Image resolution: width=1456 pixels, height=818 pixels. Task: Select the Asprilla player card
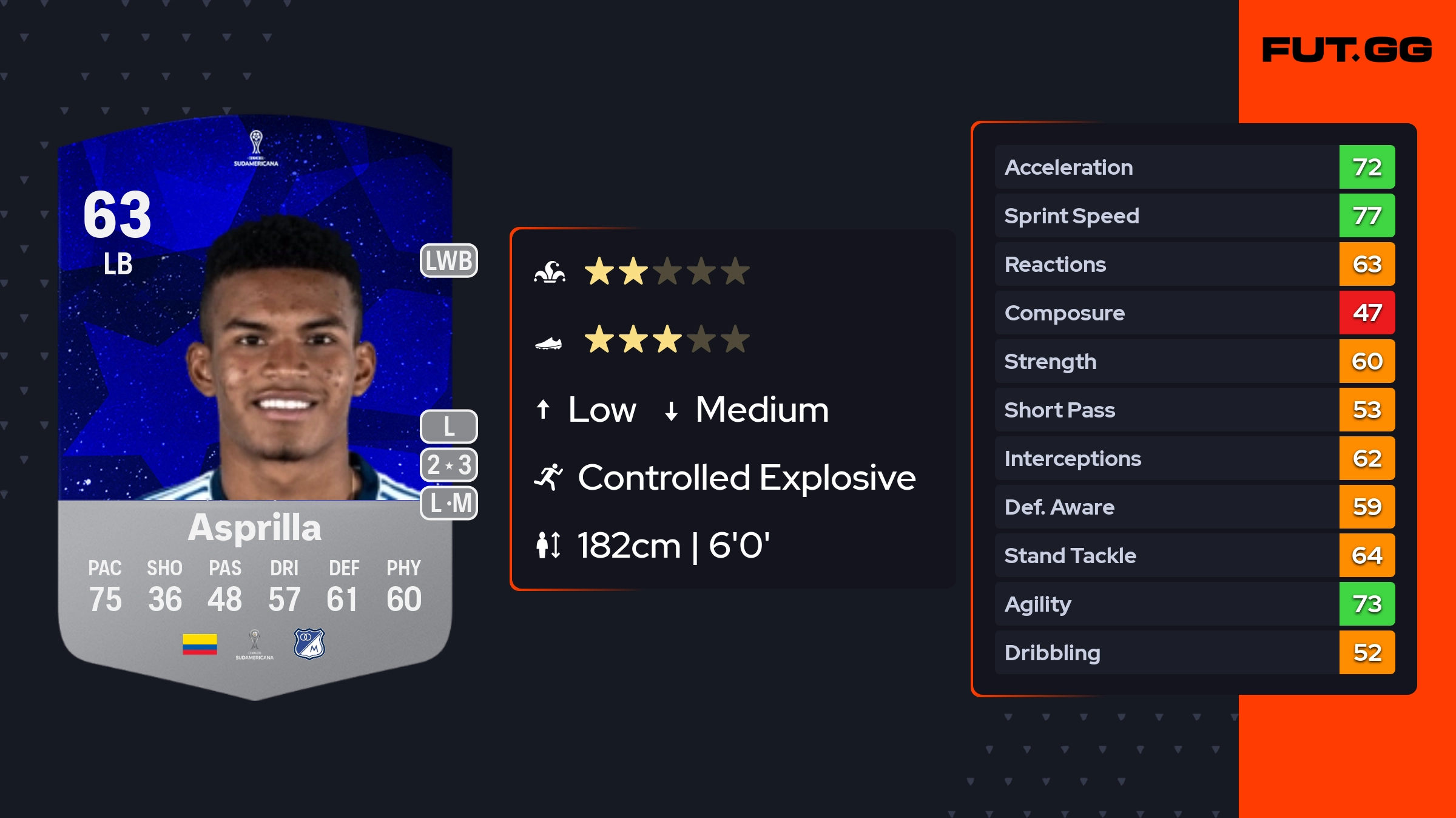coord(255,407)
